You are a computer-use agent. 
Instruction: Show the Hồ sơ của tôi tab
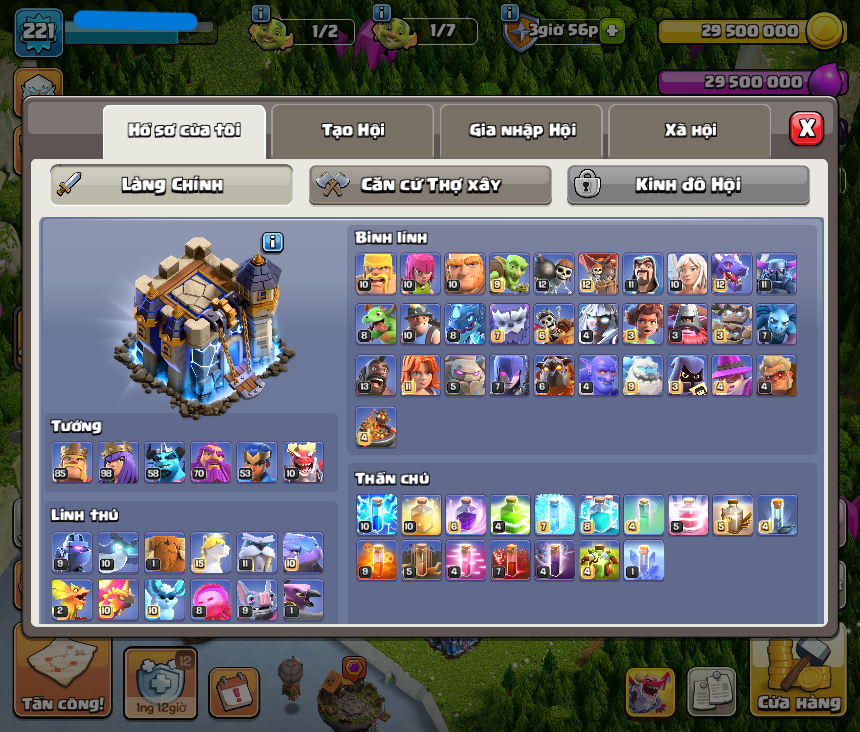(x=184, y=131)
